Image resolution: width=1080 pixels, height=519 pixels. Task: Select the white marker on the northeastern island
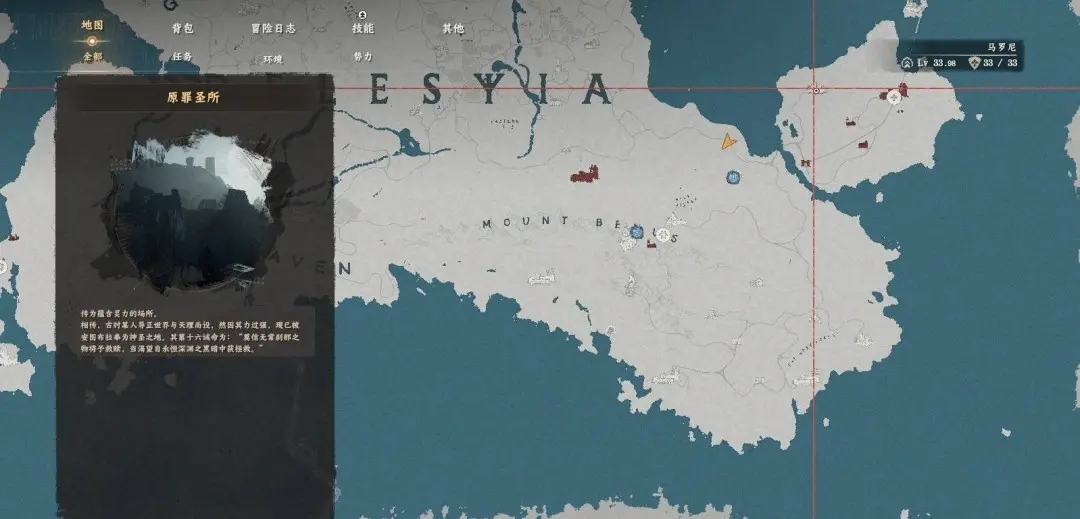coord(892,97)
